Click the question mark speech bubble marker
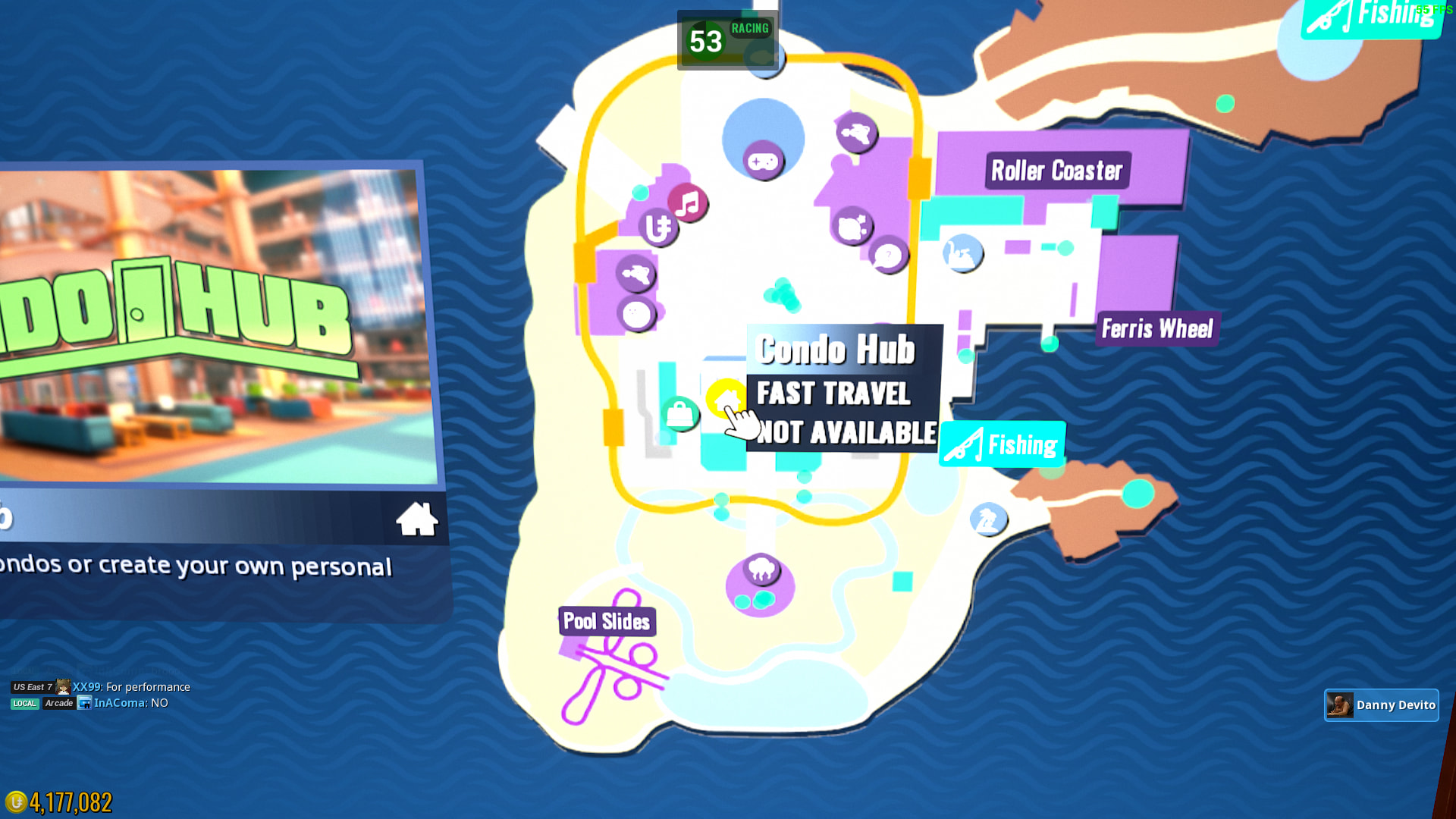The image size is (1456, 819). pyautogui.click(x=888, y=256)
